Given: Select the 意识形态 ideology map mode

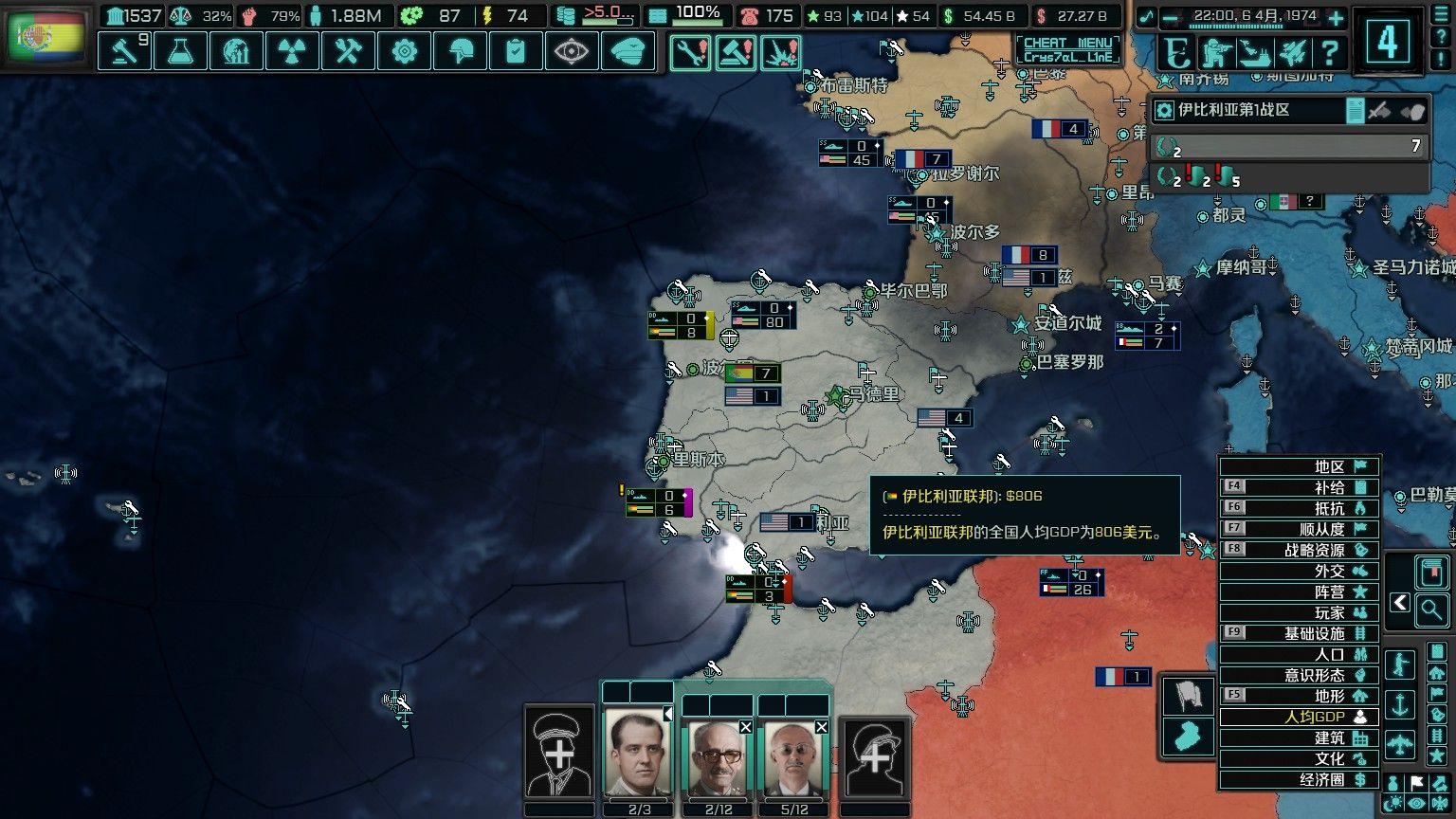Looking at the screenshot, I should click(1299, 675).
